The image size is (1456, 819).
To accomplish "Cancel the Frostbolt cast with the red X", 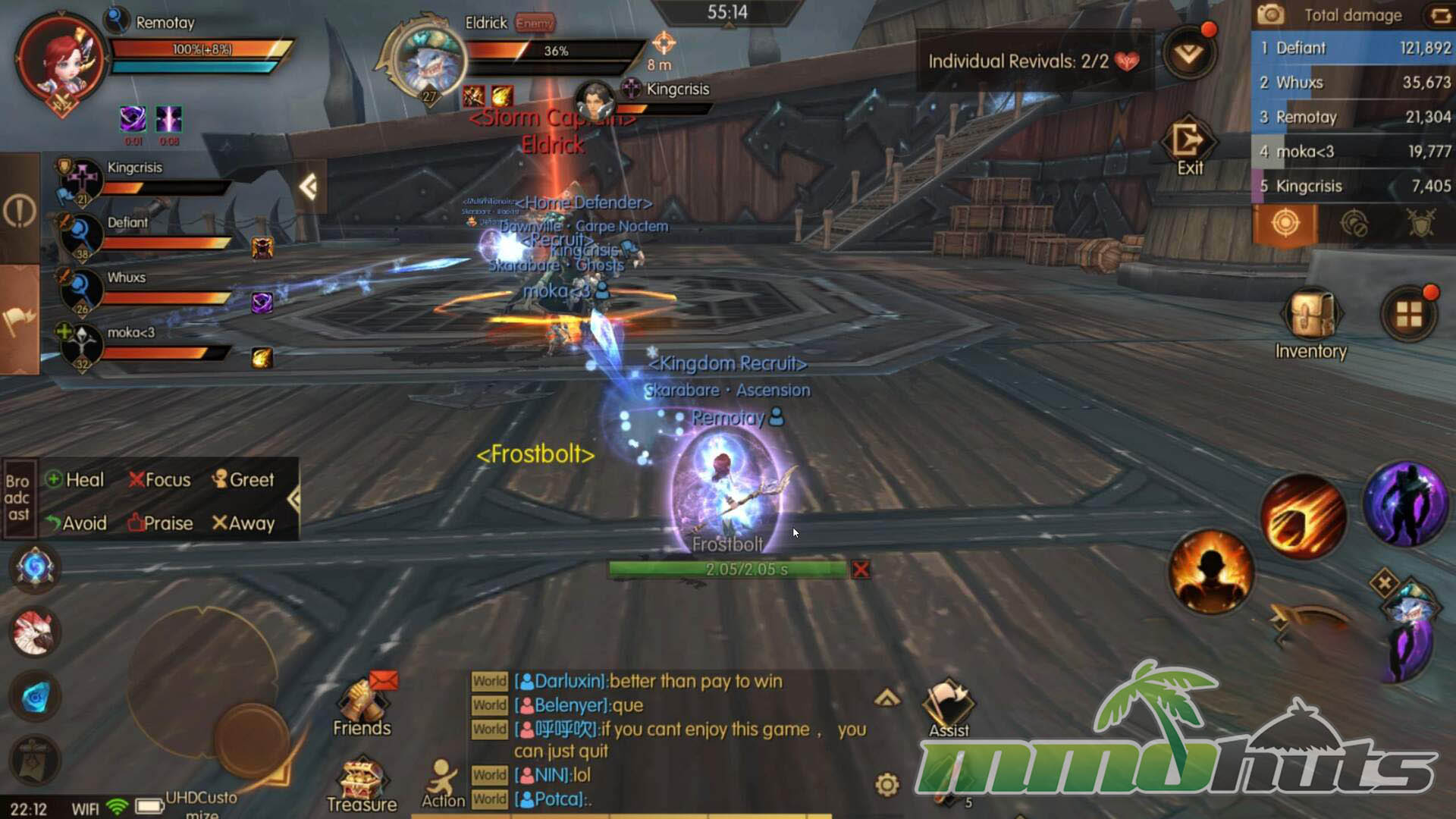I will pos(861,570).
